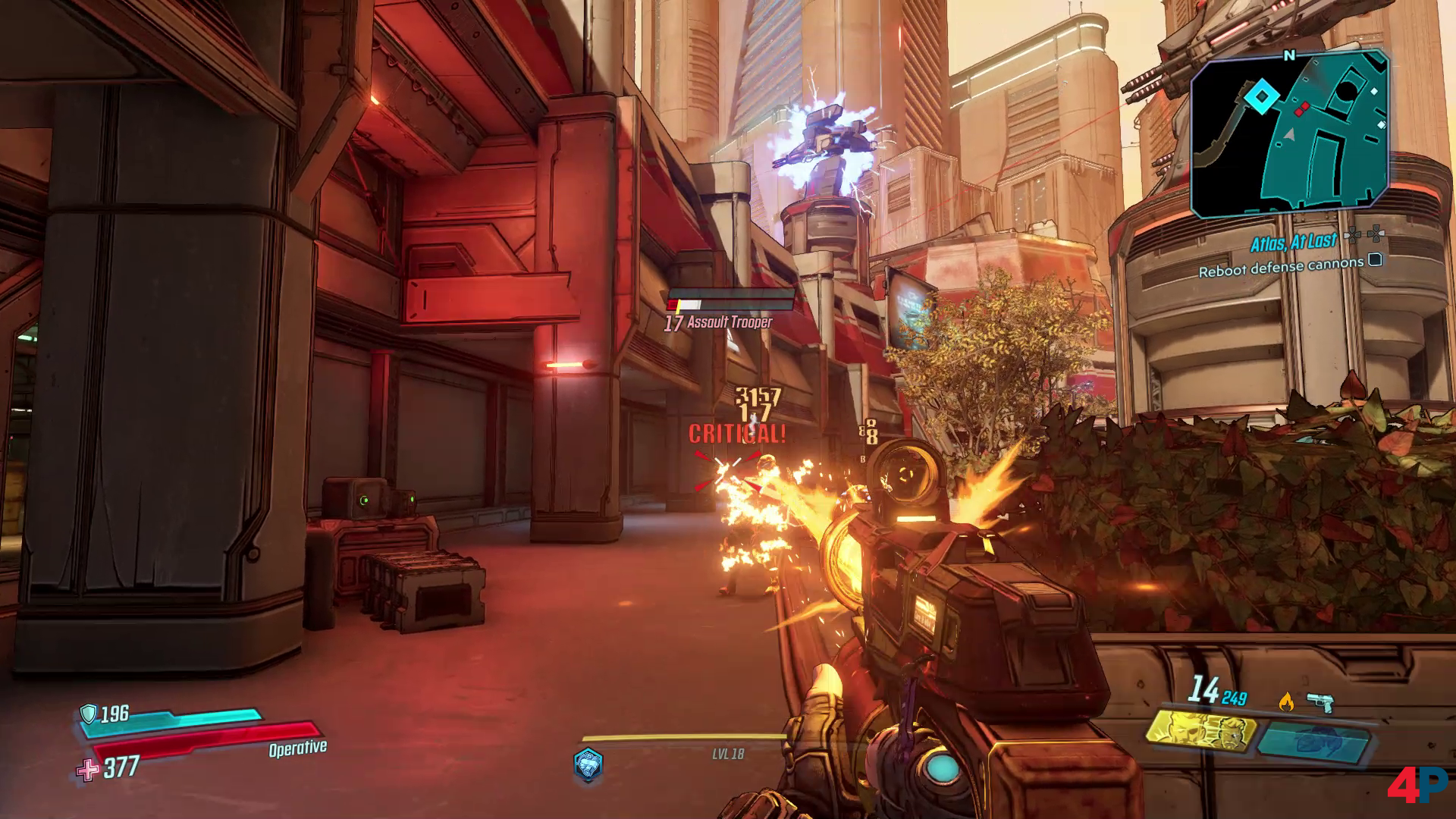Click the 4P watermark logo

tap(1417, 786)
